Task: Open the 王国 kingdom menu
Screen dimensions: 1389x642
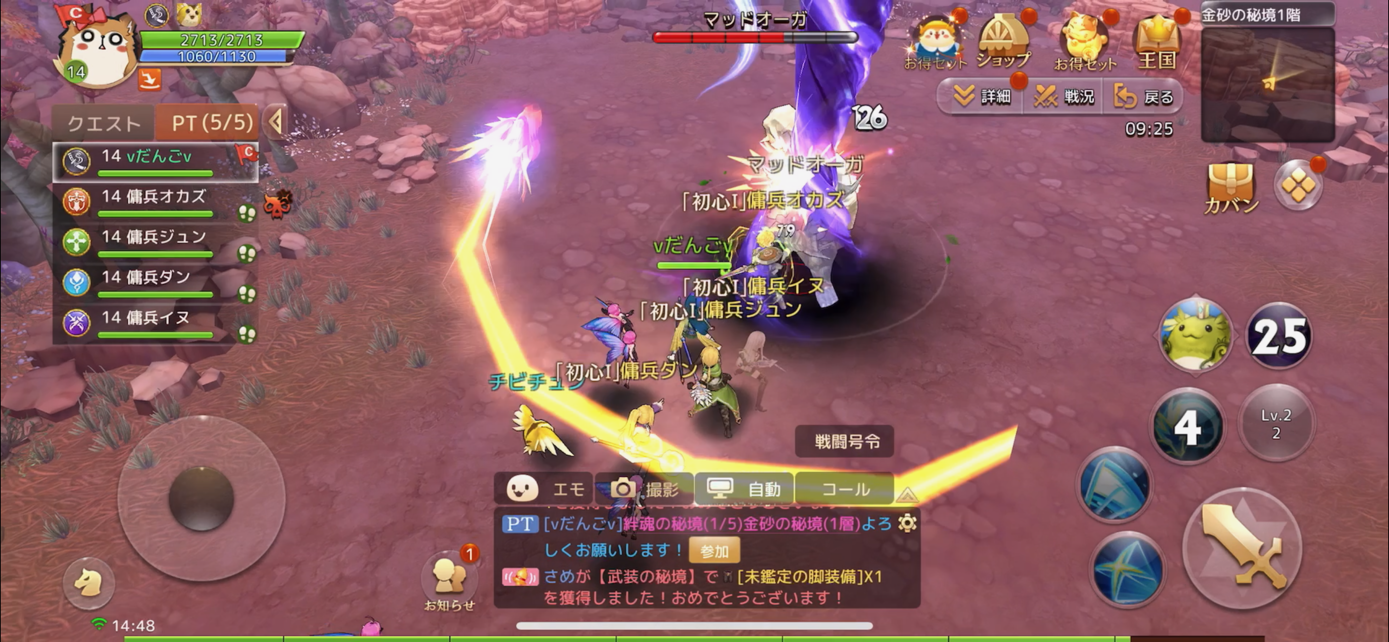Action: (x=1157, y=42)
